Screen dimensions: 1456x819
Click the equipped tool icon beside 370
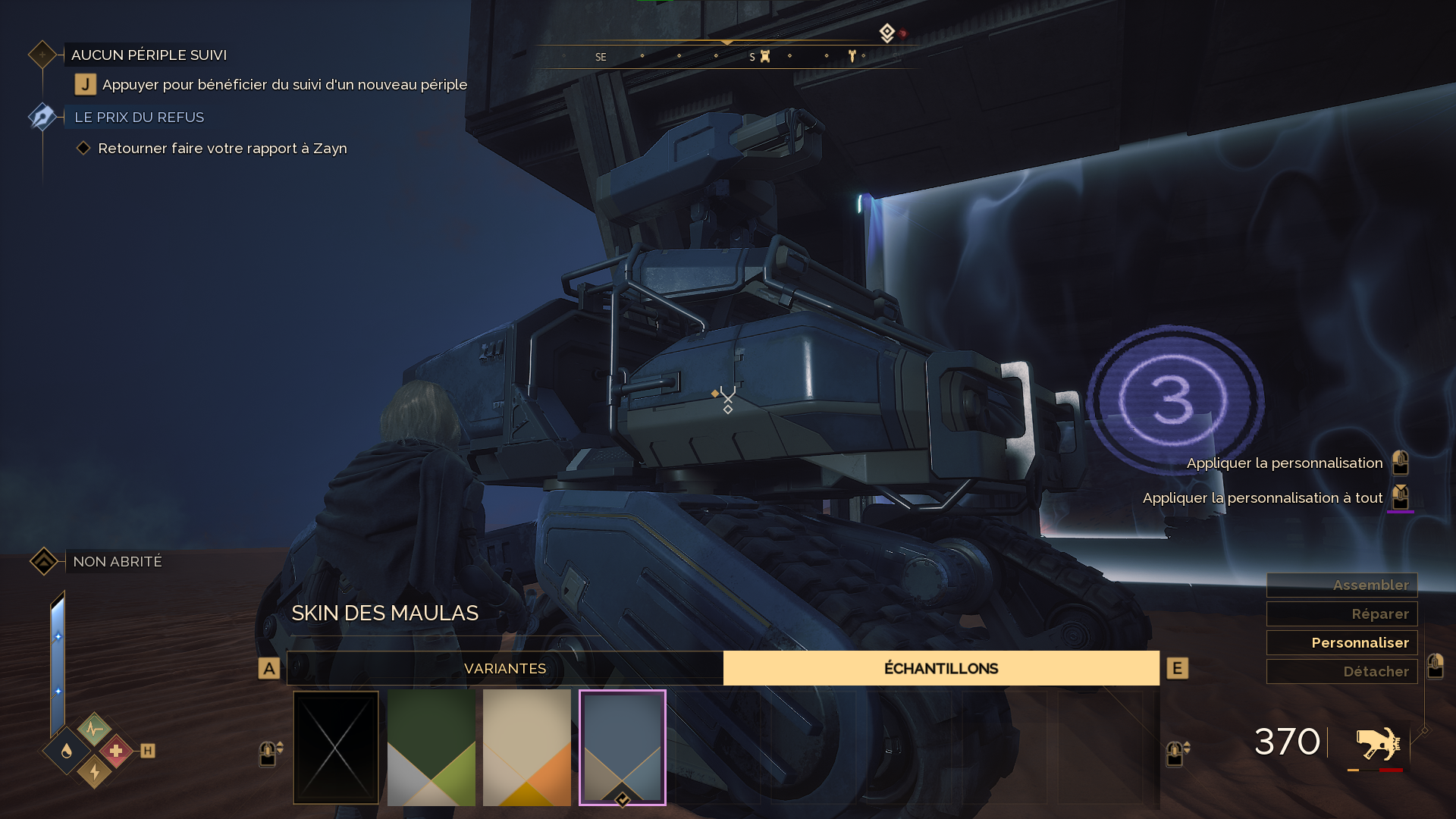(x=1378, y=743)
